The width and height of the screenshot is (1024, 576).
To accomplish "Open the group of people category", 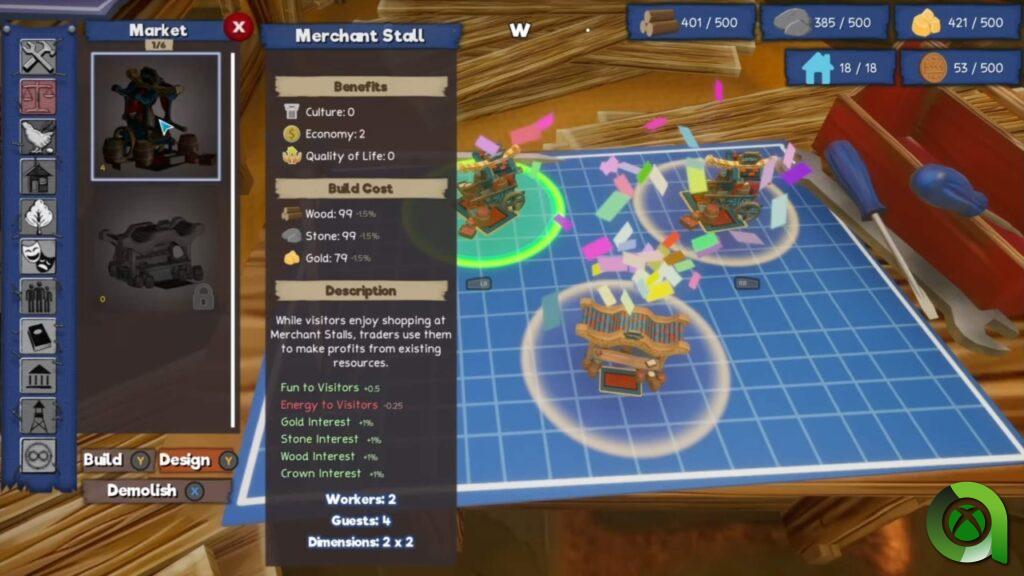I will click(38, 296).
